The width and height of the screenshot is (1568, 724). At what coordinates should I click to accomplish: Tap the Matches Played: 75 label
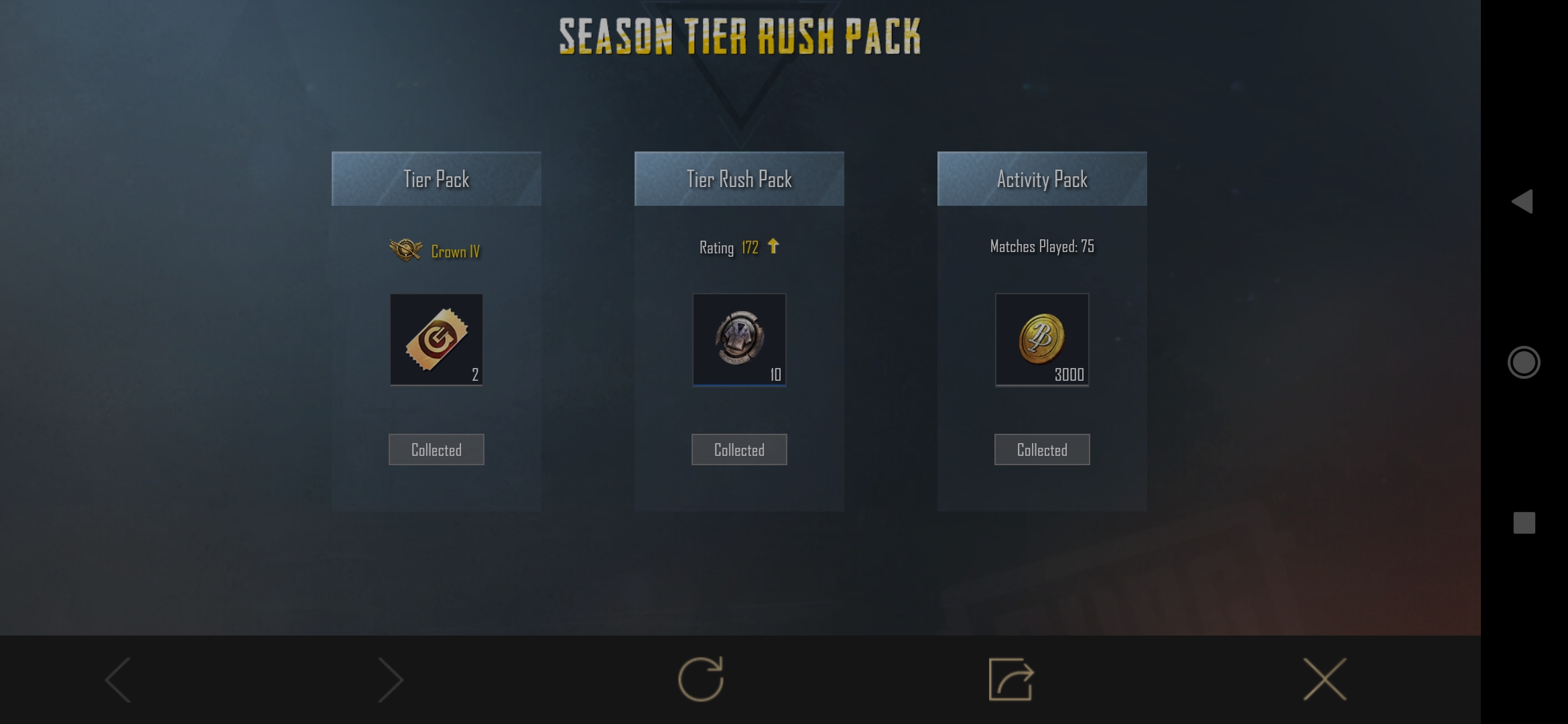(x=1042, y=246)
